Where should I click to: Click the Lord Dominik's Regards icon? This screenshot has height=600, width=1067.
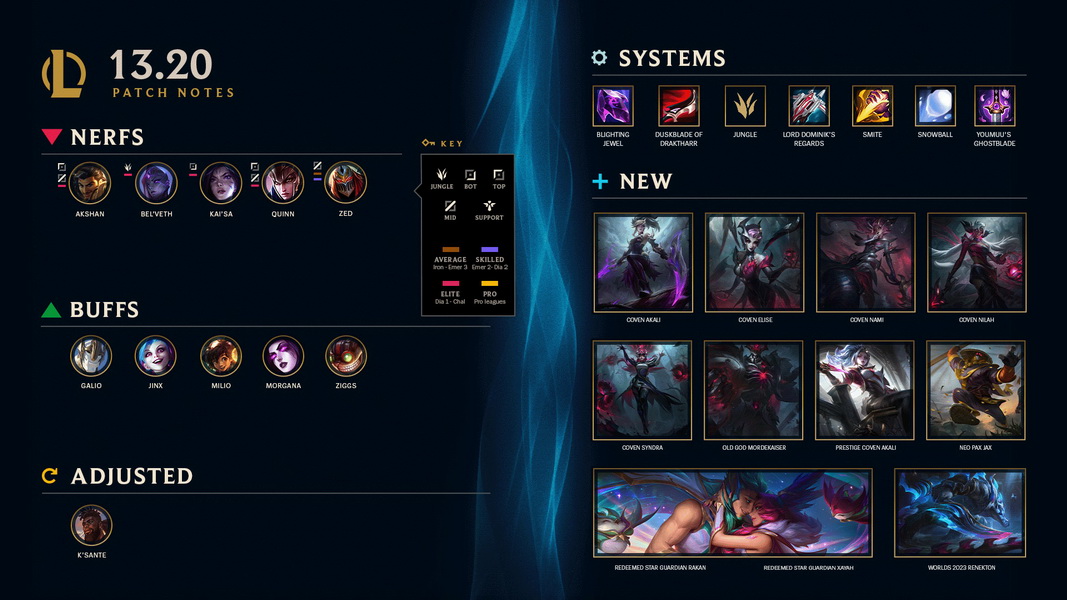[x=809, y=106]
